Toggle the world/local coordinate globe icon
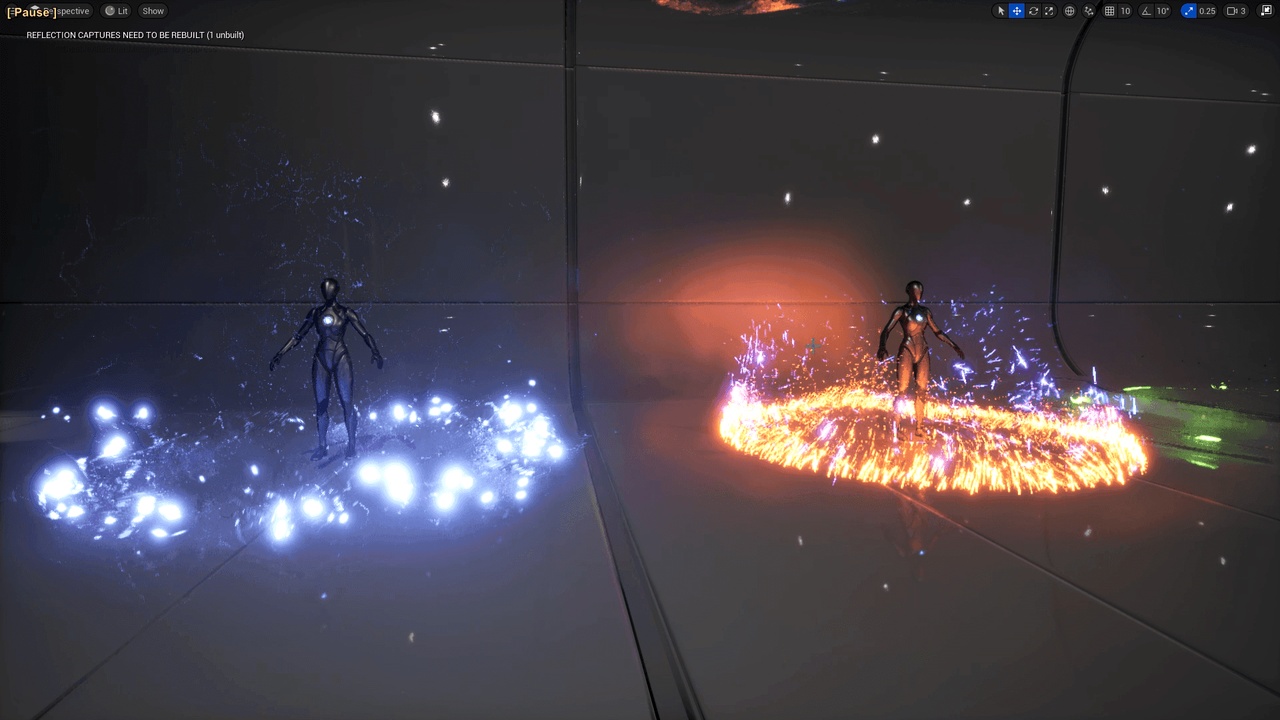 click(x=1070, y=11)
